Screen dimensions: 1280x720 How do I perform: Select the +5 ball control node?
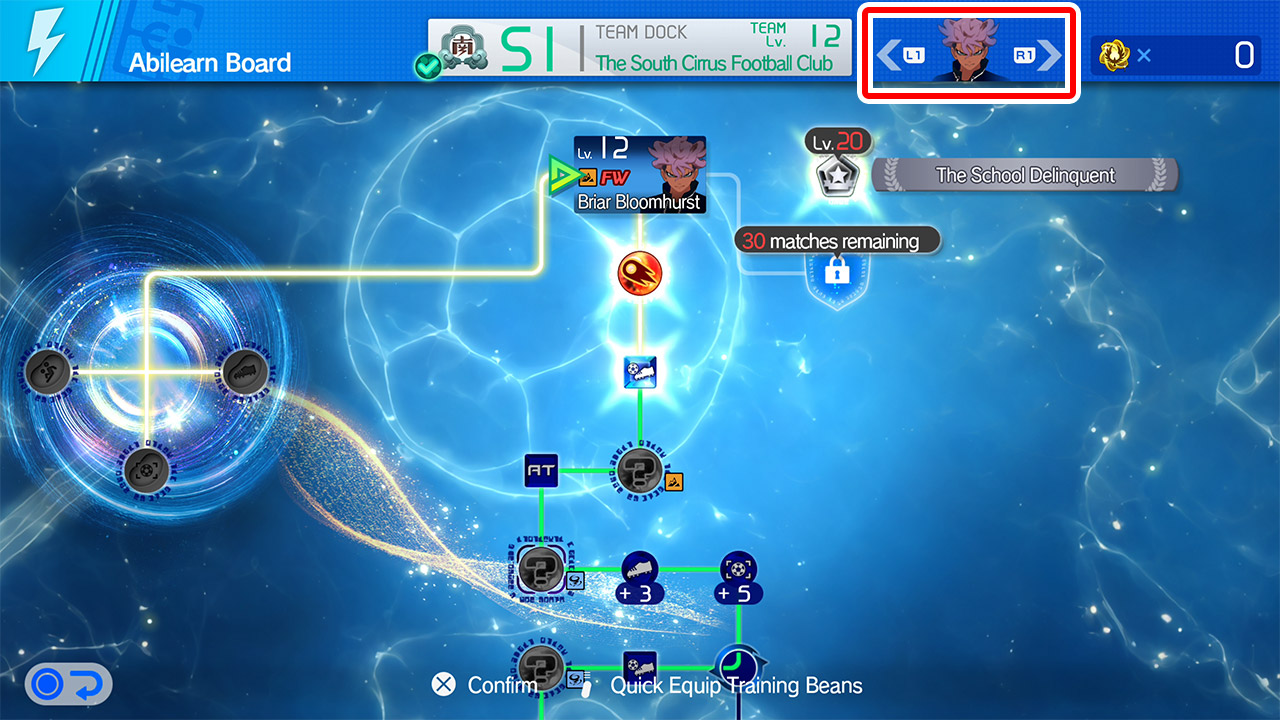pyautogui.click(x=738, y=570)
